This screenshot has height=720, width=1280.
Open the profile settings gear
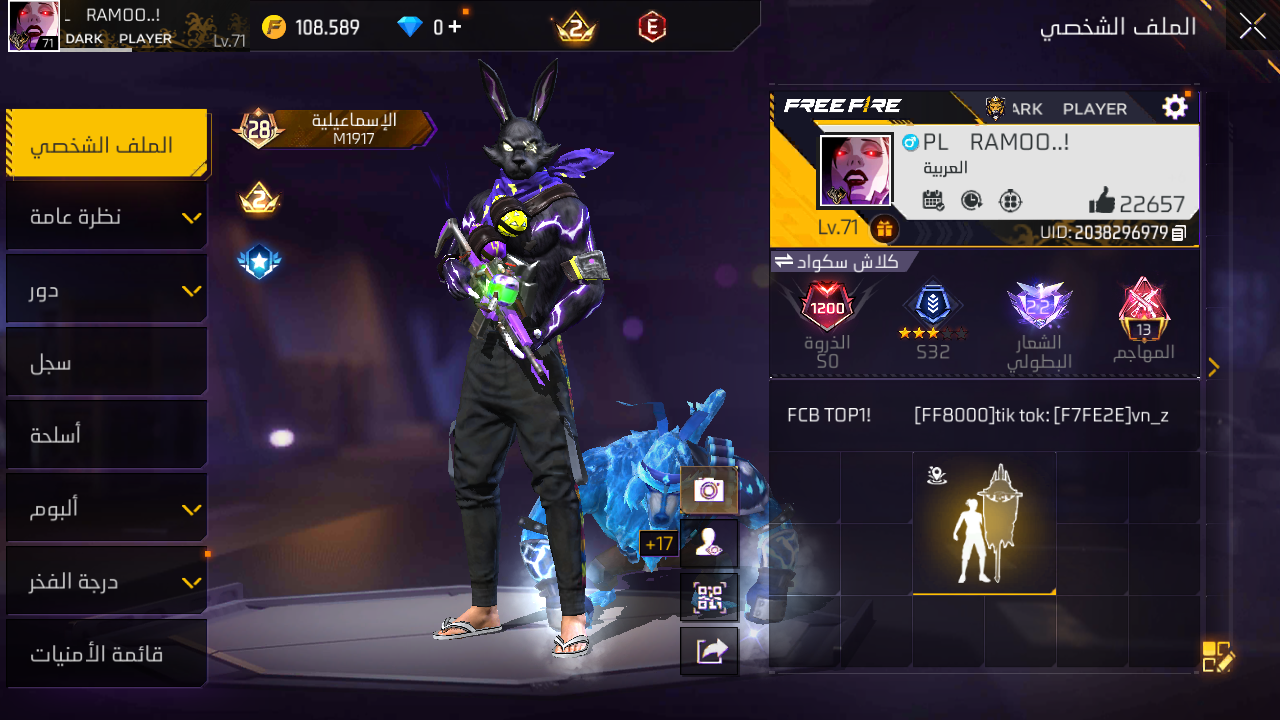point(1175,107)
